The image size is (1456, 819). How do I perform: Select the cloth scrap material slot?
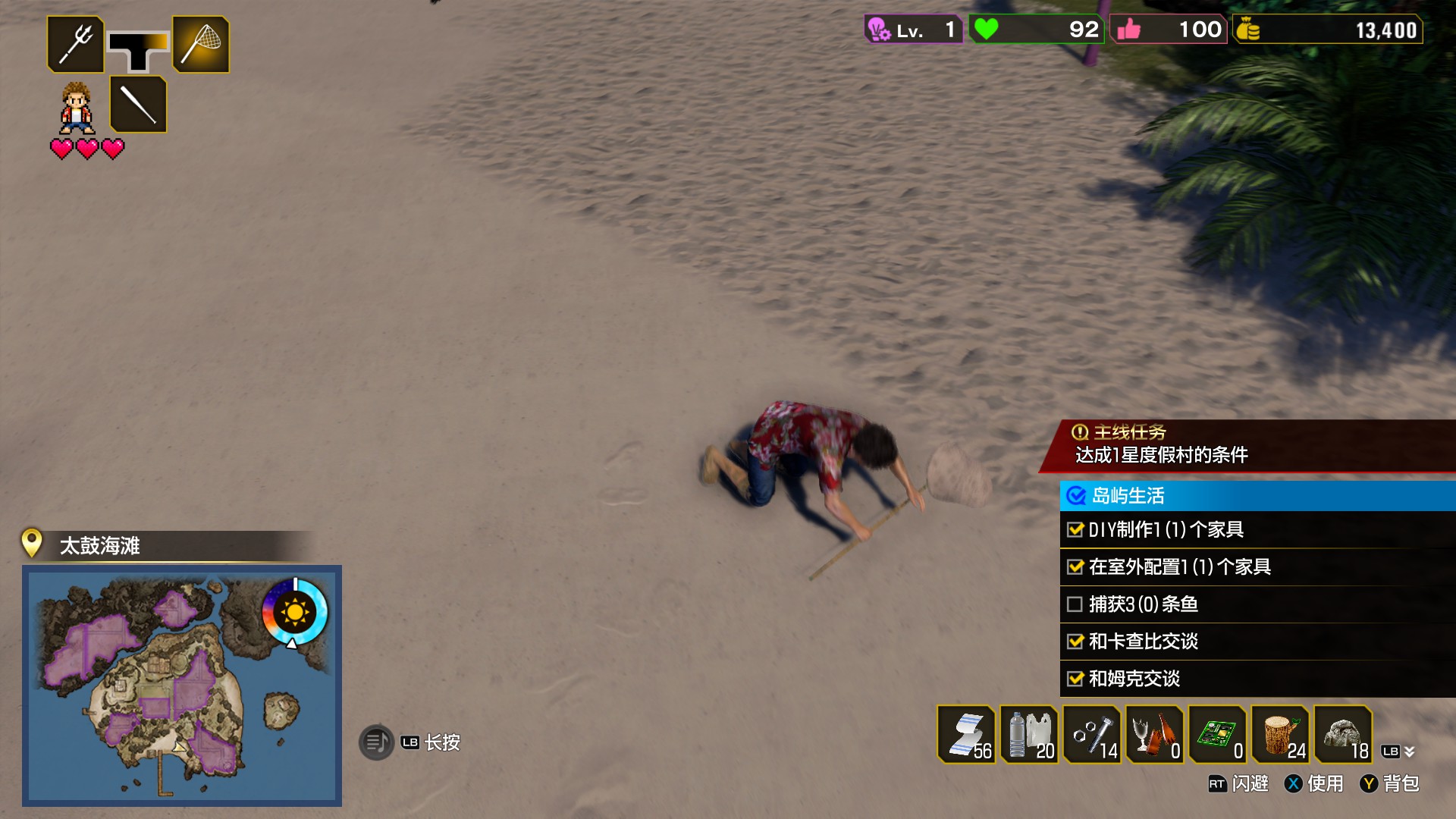pos(966,734)
